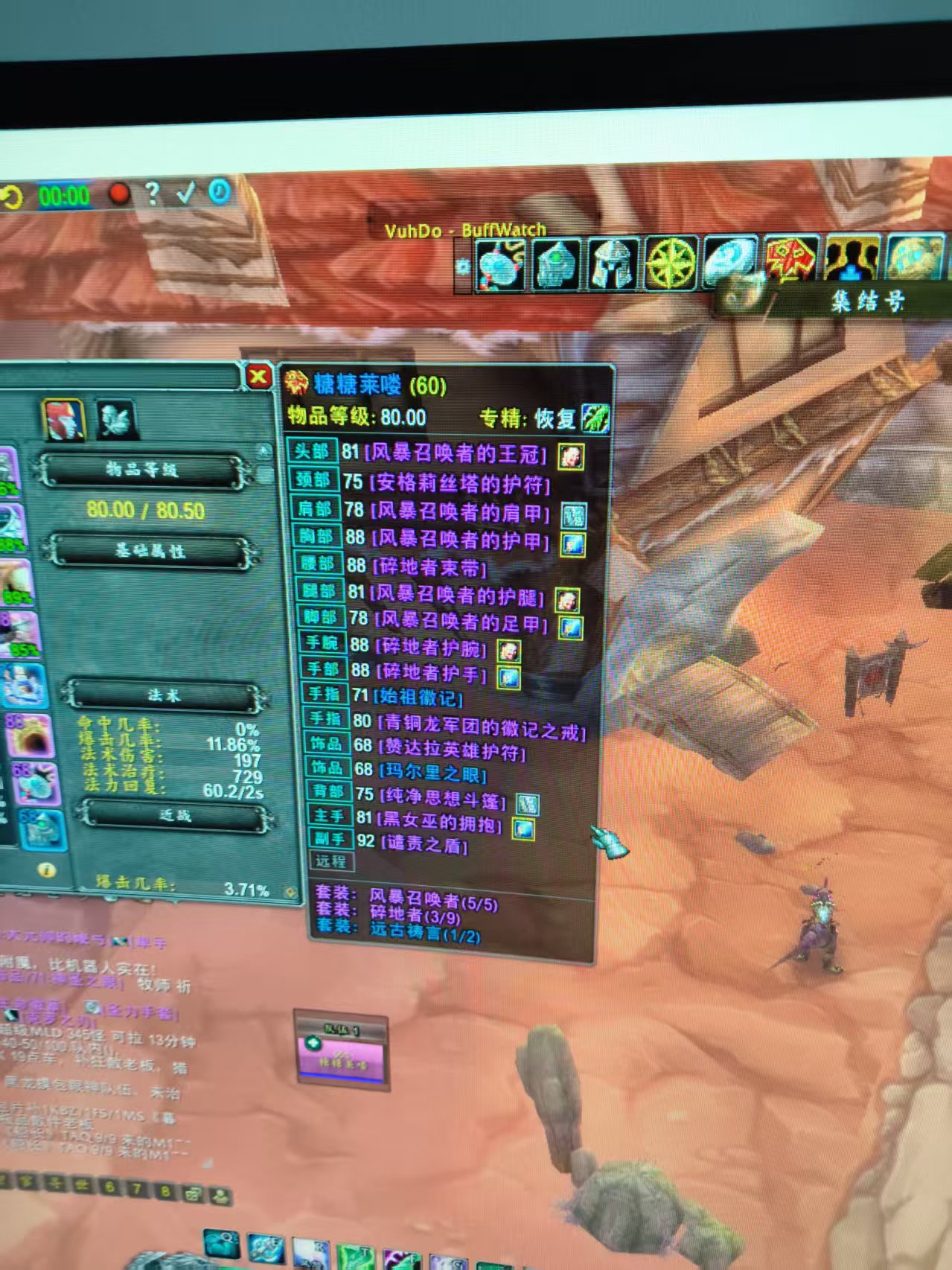
Task: Select the 纯净思想斗篷 back item
Action: 442,799
